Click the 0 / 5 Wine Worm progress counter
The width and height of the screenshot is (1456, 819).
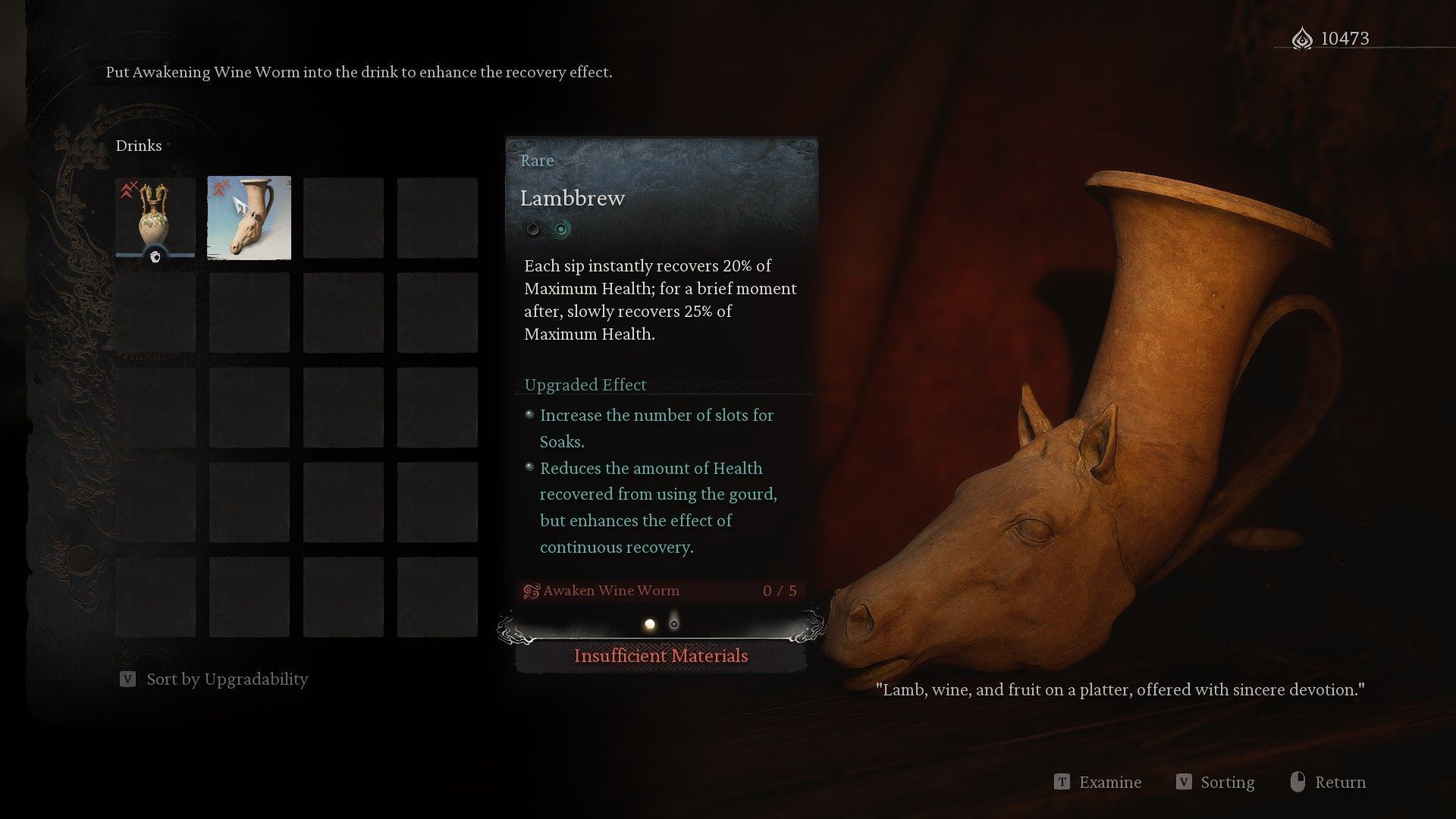pyautogui.click(x=780, y=590)
